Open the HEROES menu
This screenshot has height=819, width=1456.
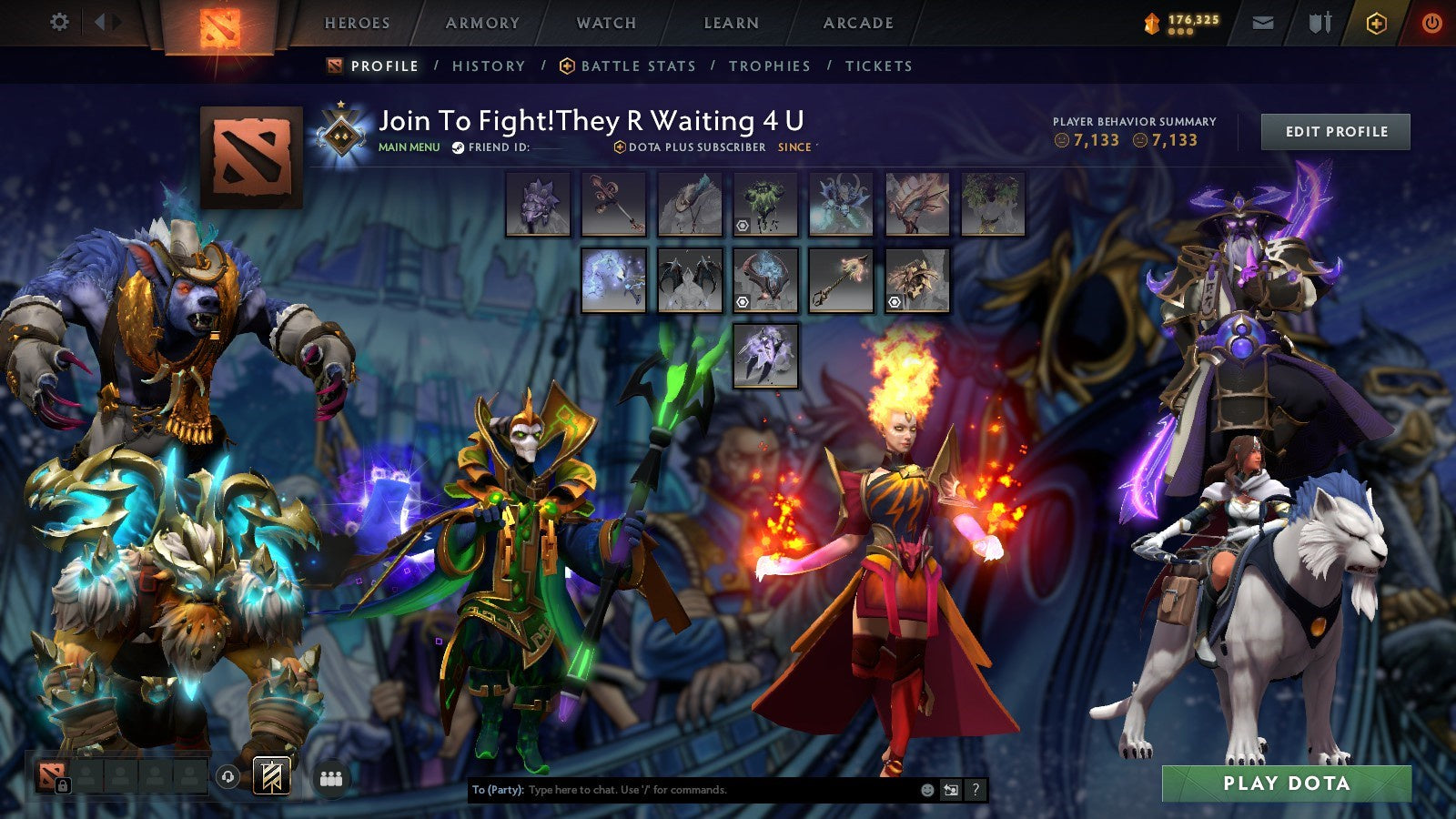click(359, 24)
